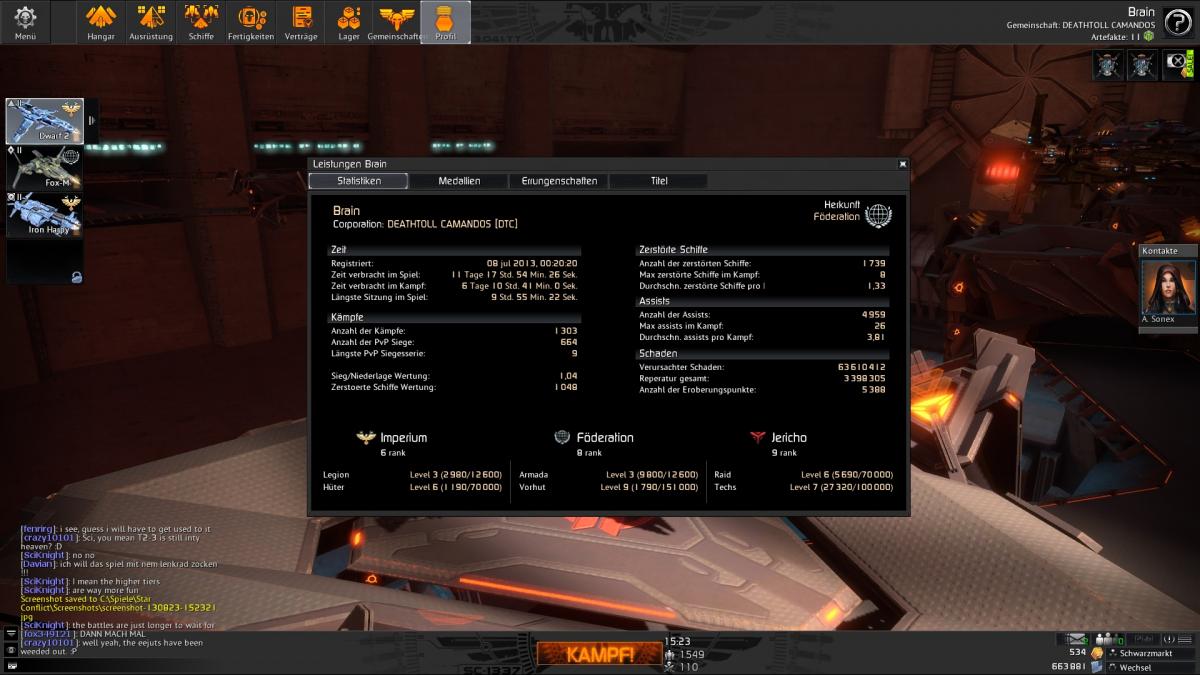This screenshot has height=675, width=1200.
Task: Open the Ausrüstung equipment screen
Action: click(x=151, y=22)
